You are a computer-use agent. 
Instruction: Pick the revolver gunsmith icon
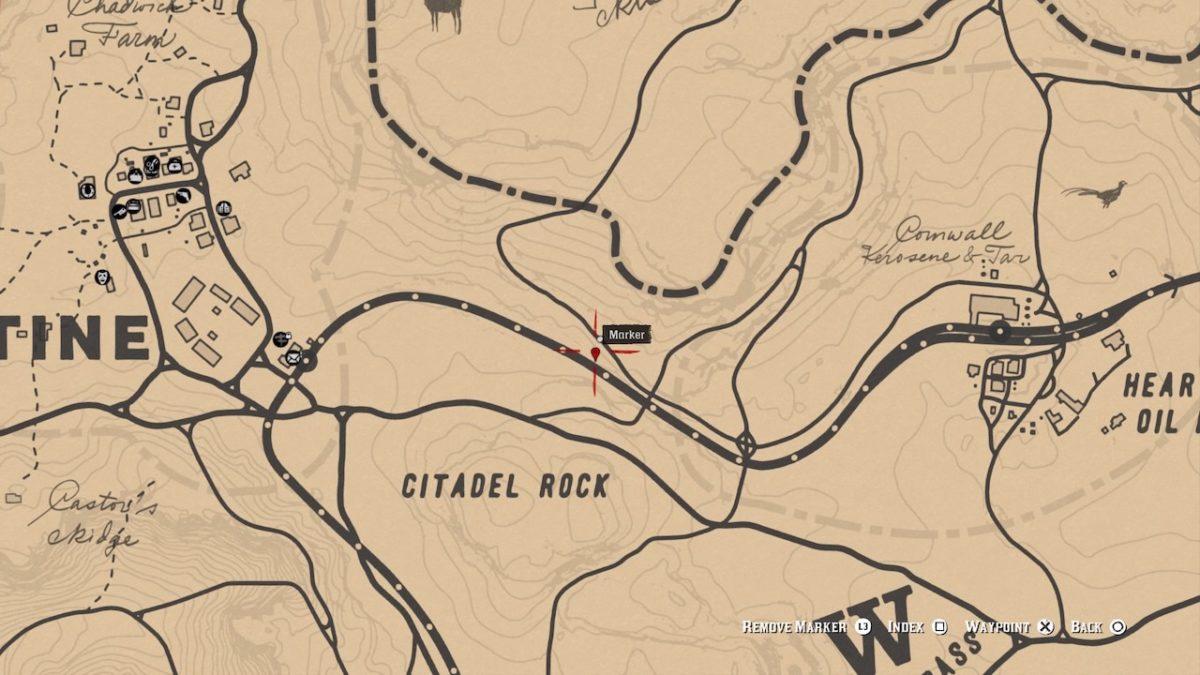pos(184,196)
